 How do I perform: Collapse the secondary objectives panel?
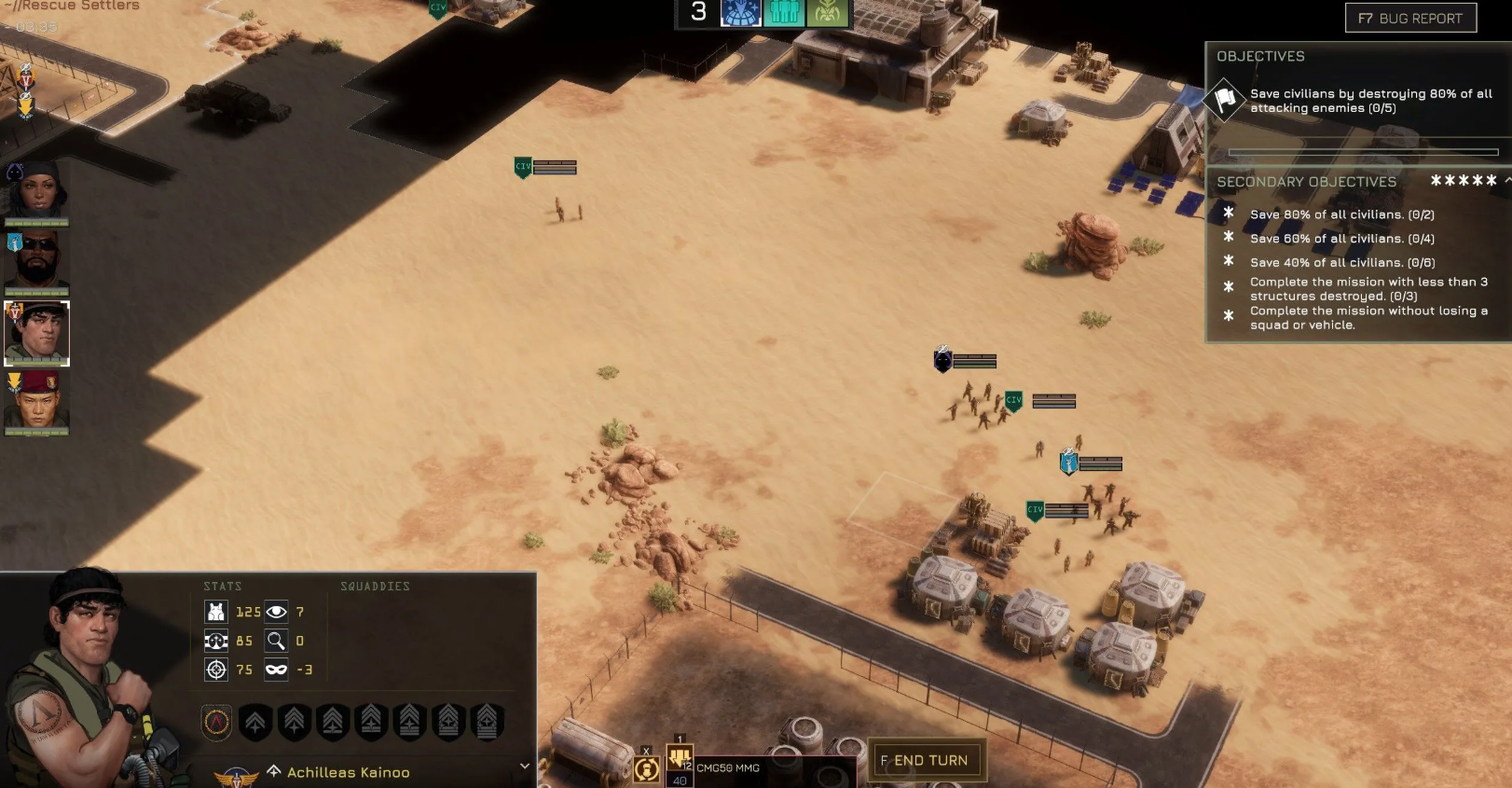[1507, 181]
